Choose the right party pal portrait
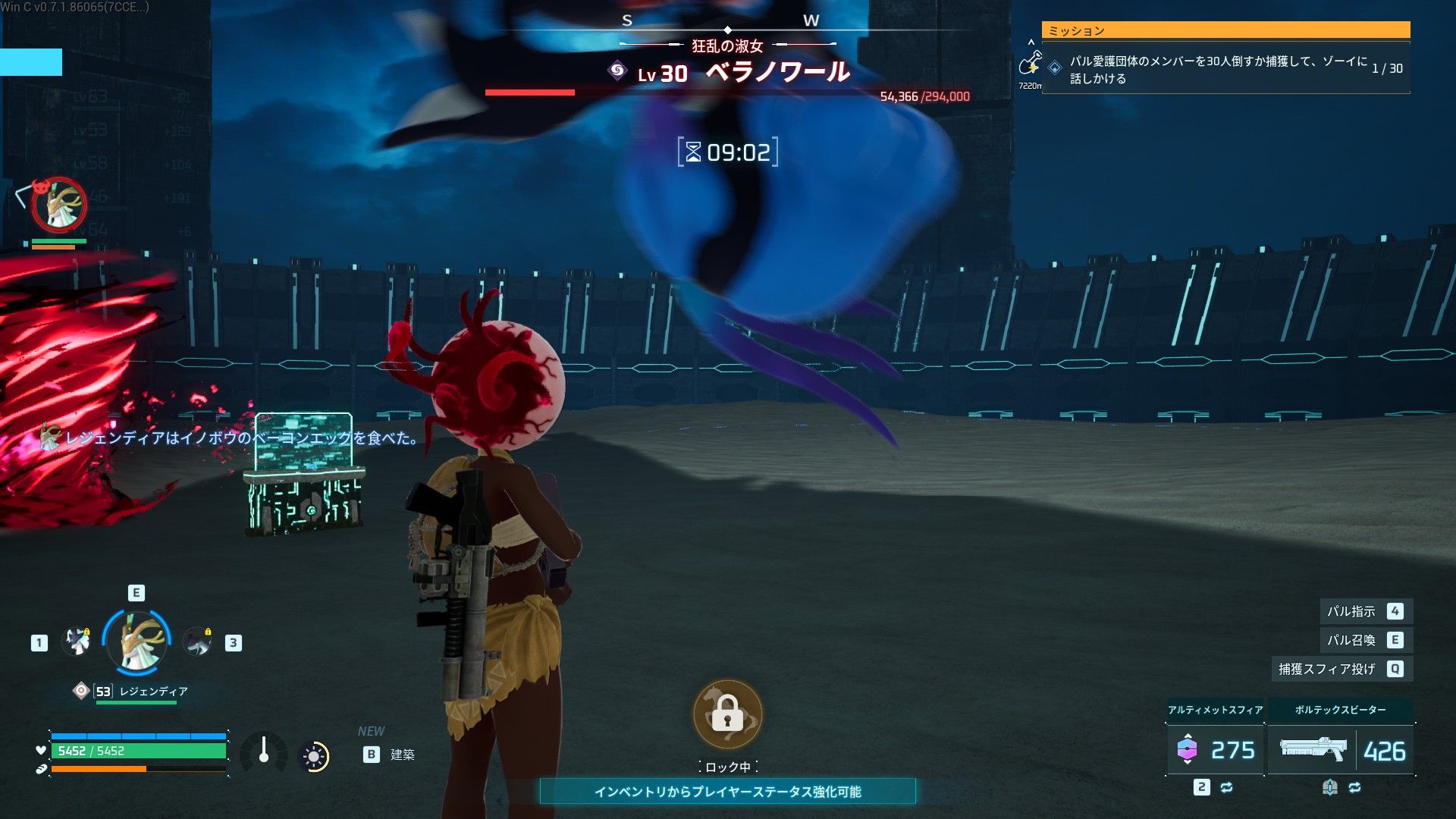Viewport: 1456px width, 819px height. tap(199, 642)
